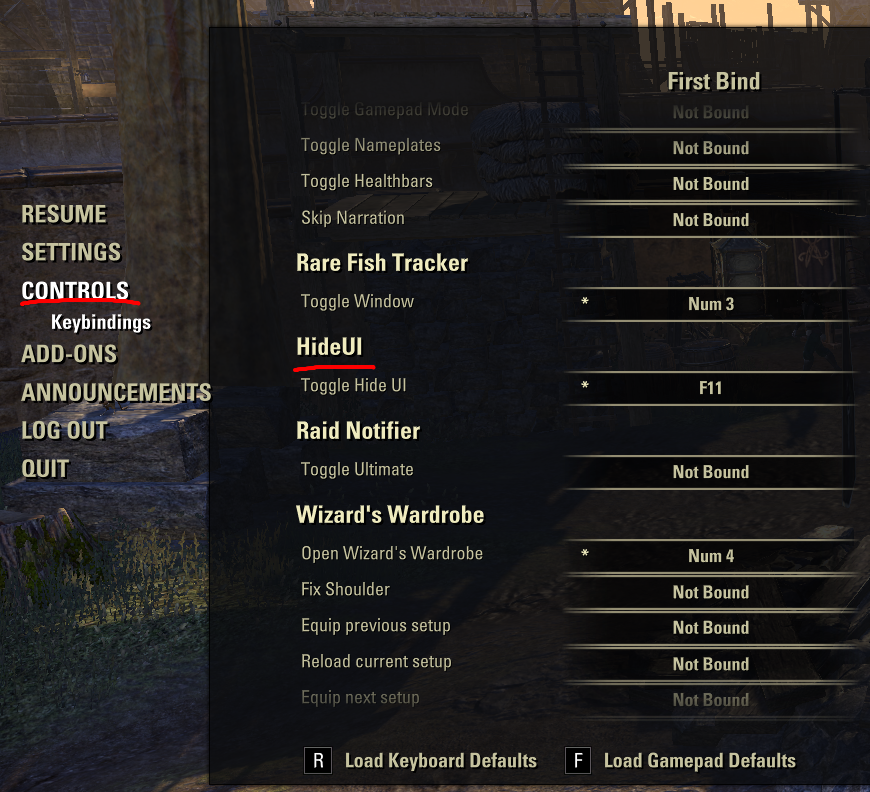
Task: Set the Equip previous setup binding
Action: click(x=711, y=628)
